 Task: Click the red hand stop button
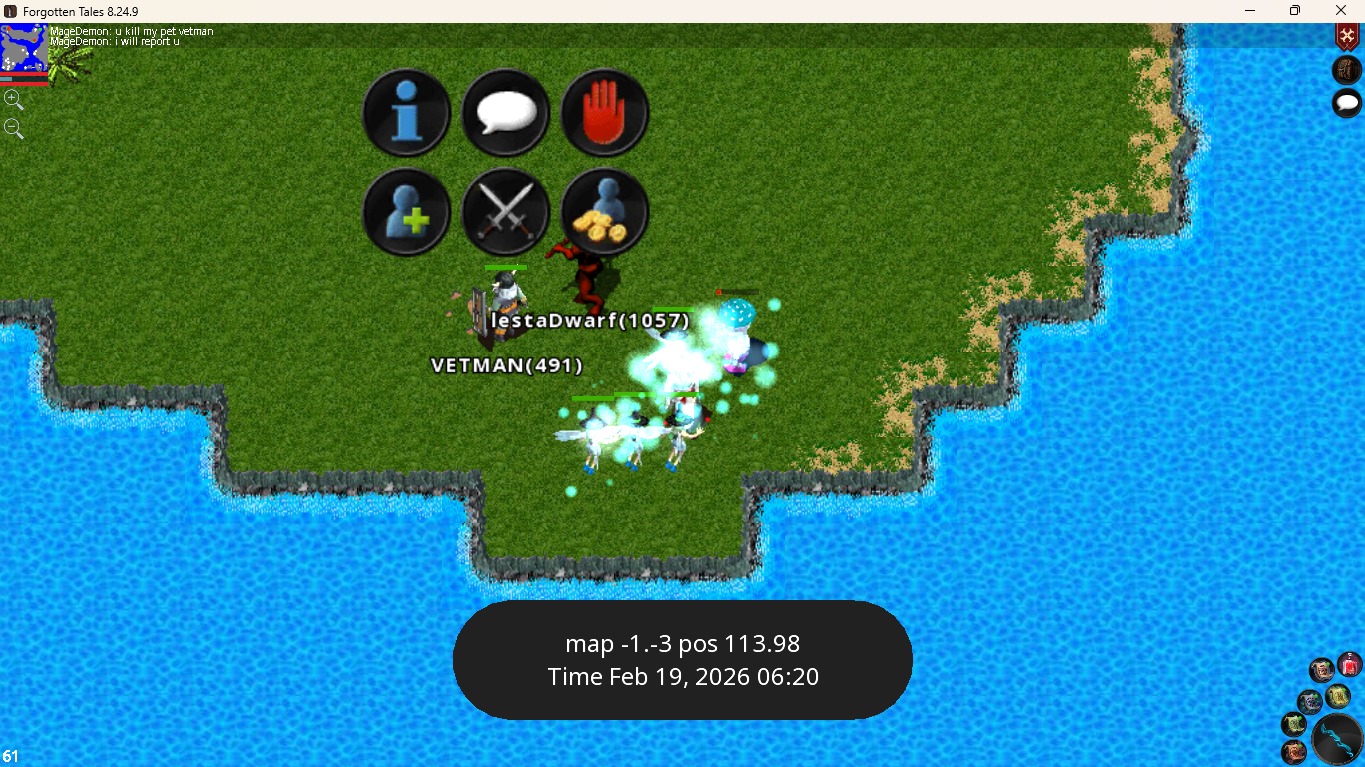(605, 112)
